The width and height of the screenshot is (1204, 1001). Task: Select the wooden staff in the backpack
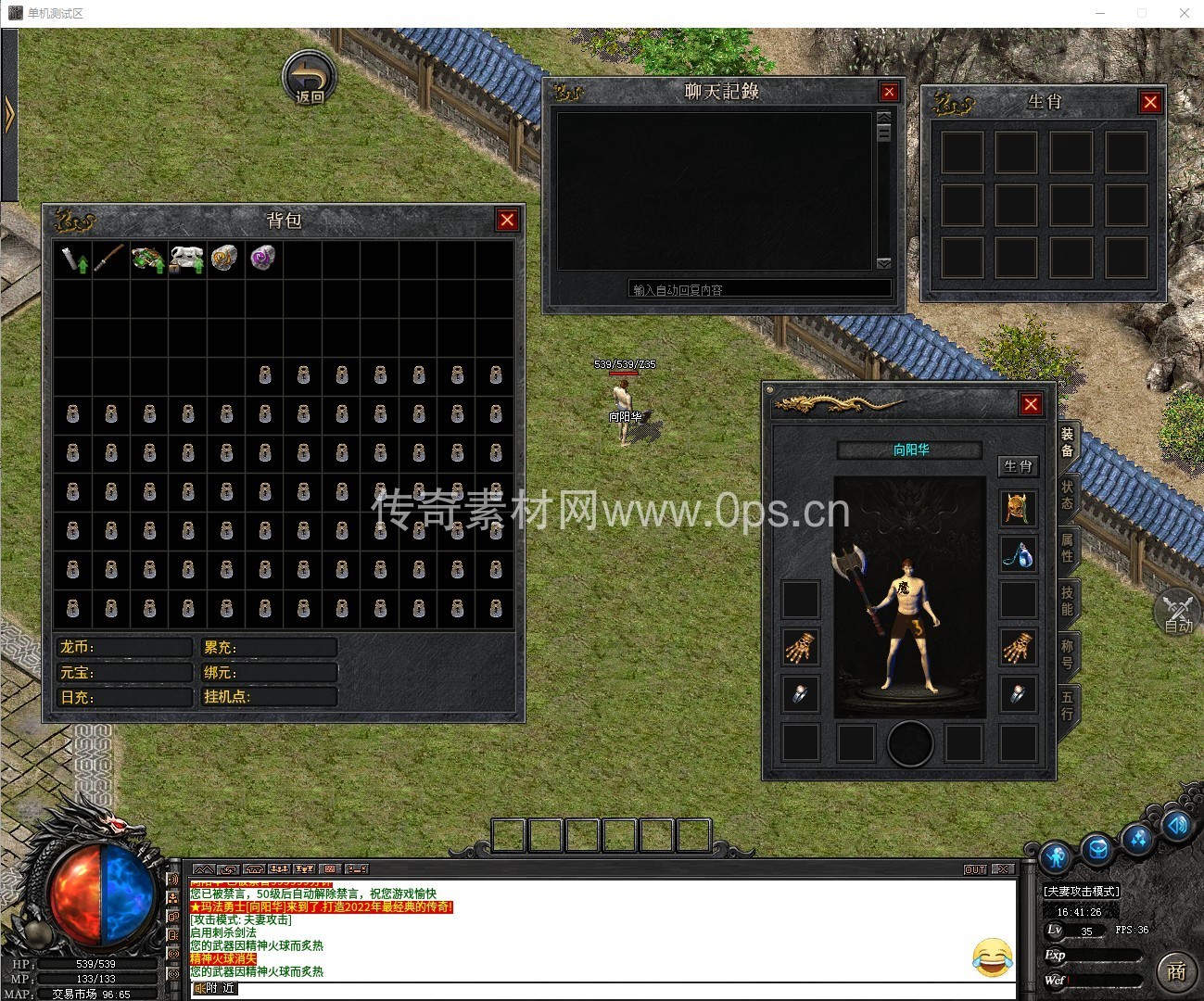click(x=110, y=258)
